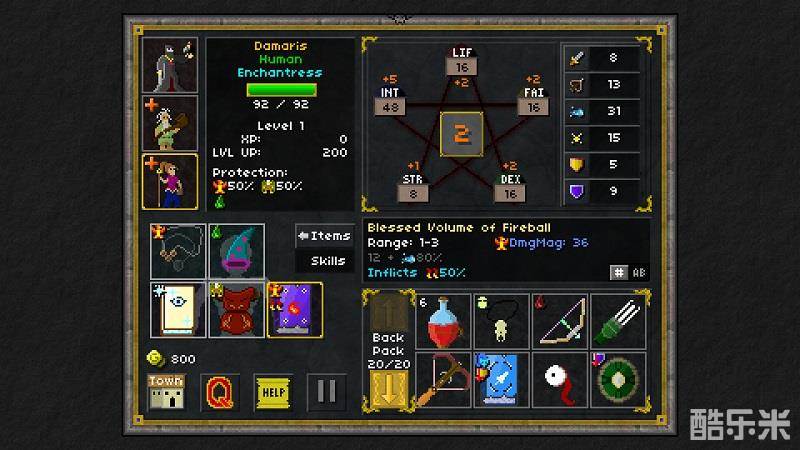Select the equipped eye spellbook slot
Image resolution: width=800 pixels, height=450 pixels.
pyautogui.click(x=178, y=310)
